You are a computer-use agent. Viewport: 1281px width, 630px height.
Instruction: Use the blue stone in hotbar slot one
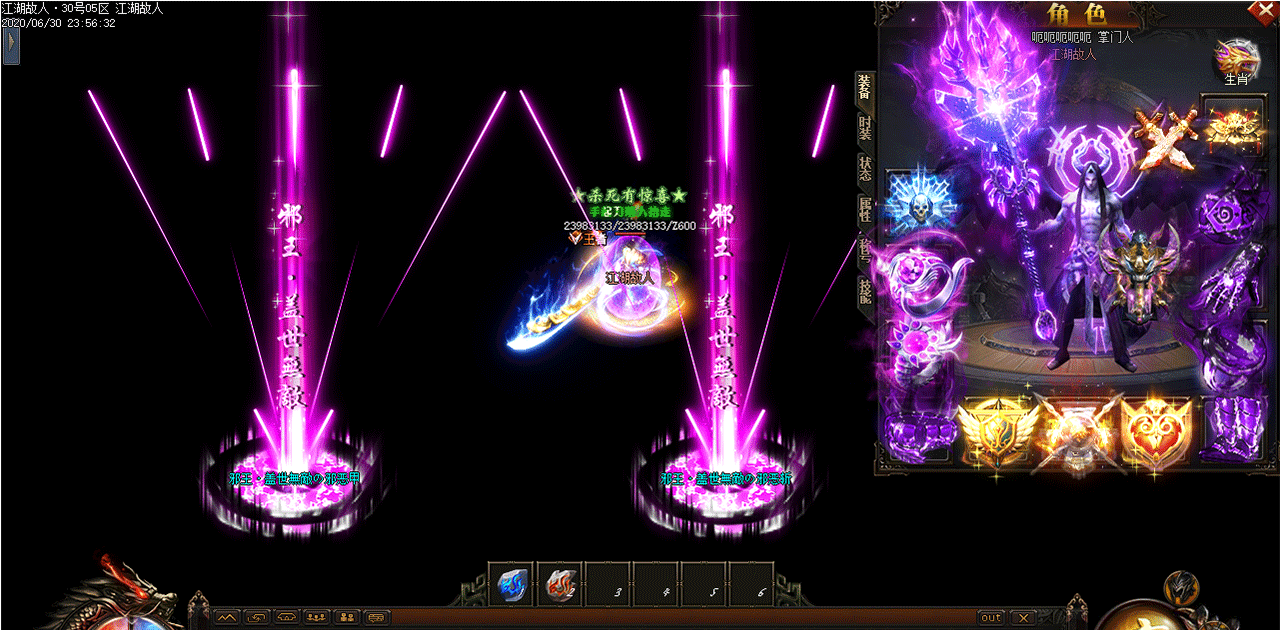point(513,585)
